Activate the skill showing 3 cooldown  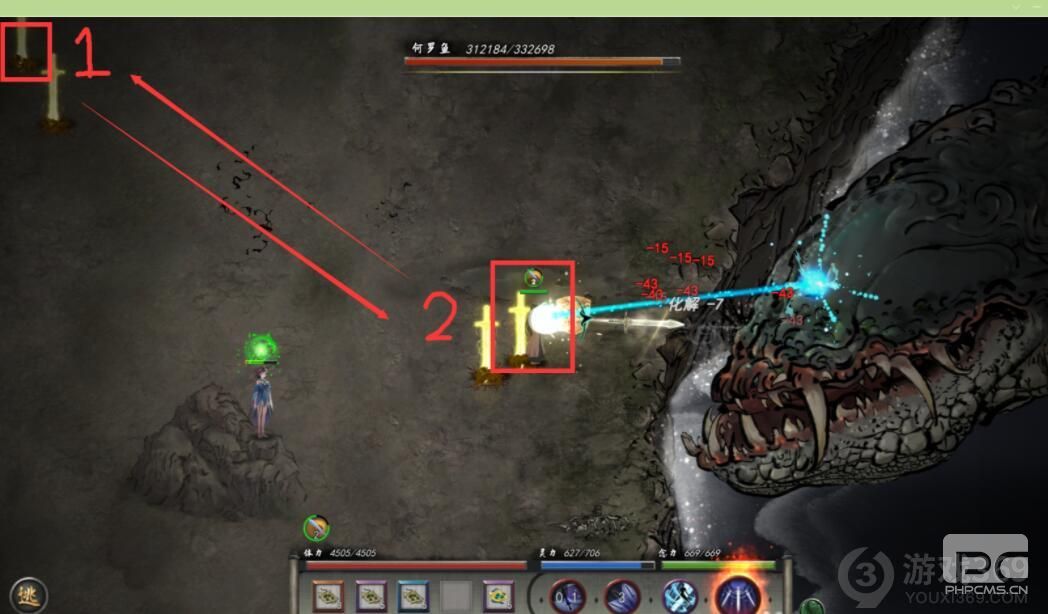[620, 595]
